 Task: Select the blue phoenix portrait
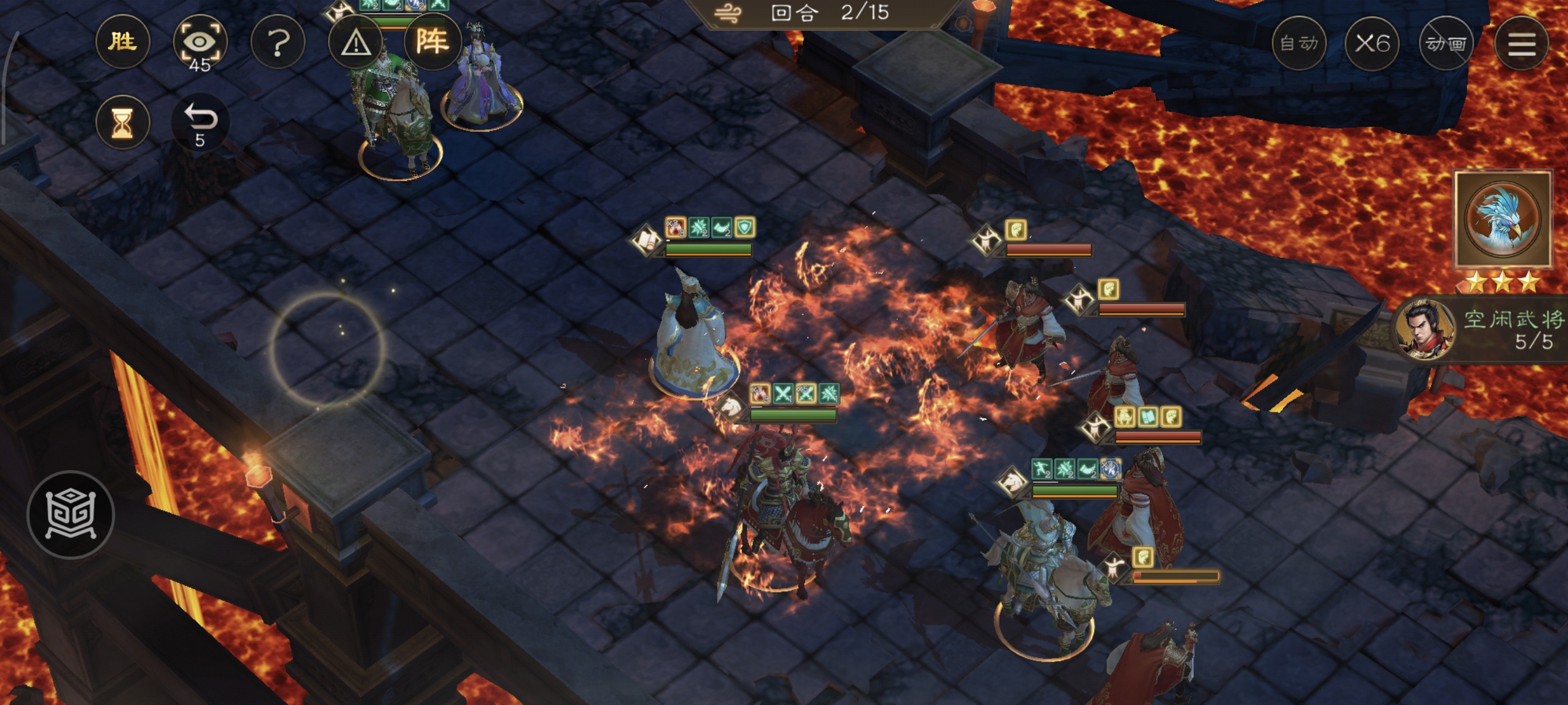pyautogui.click(x=1502, y=219)
